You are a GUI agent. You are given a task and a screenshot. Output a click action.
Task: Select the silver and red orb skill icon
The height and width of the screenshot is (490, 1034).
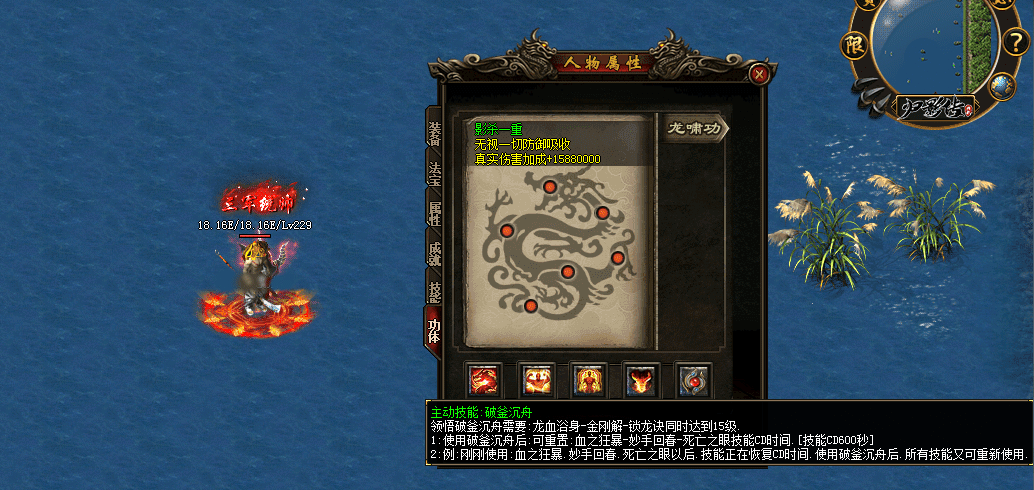[693, 381]
